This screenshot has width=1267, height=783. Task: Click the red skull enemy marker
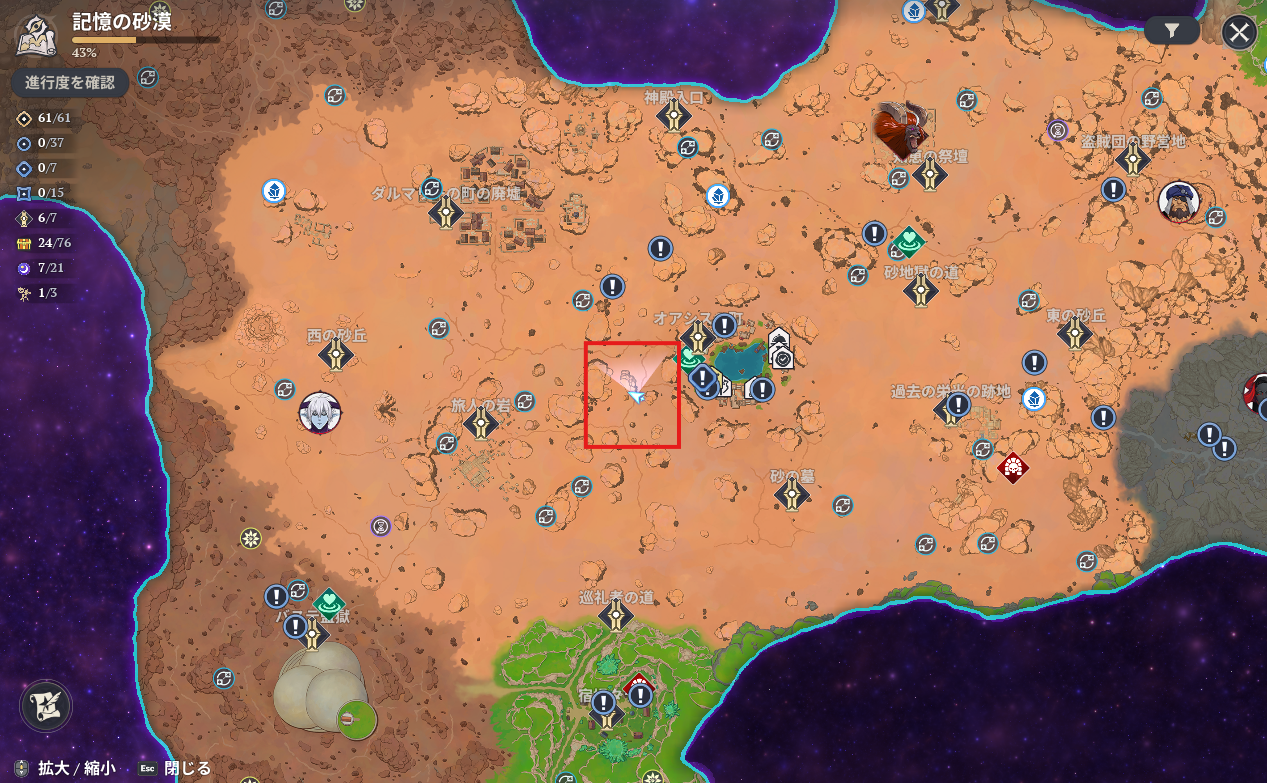pos(1014,467)
